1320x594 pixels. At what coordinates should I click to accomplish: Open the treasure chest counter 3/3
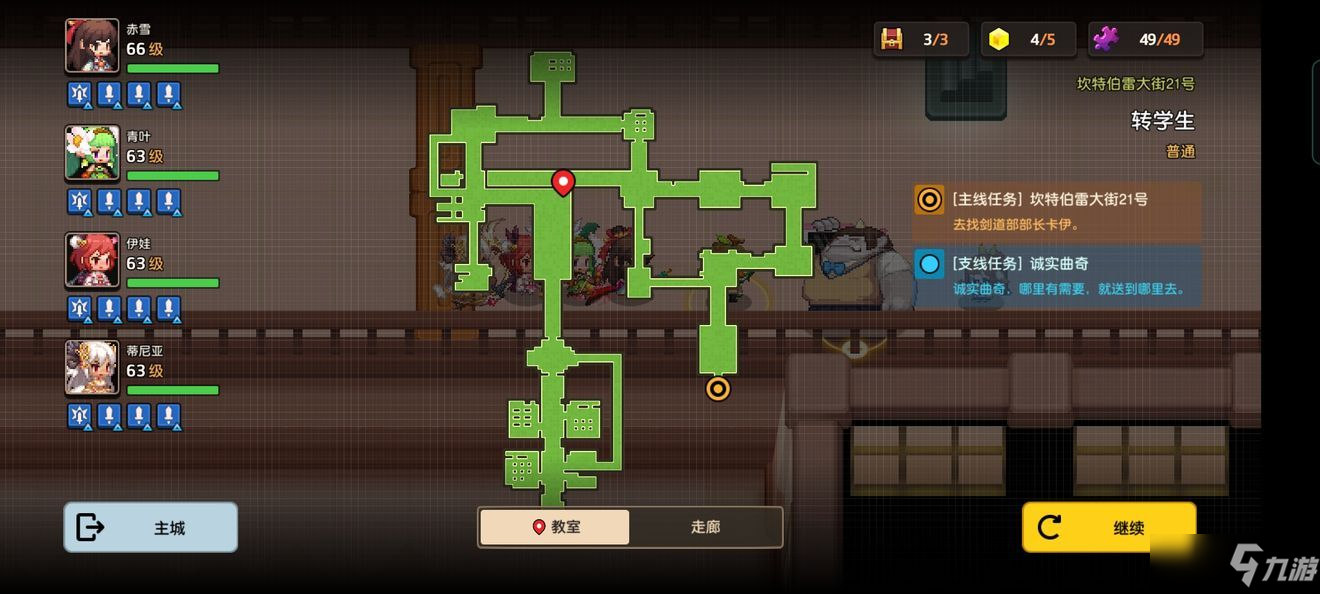pos(920,40)
